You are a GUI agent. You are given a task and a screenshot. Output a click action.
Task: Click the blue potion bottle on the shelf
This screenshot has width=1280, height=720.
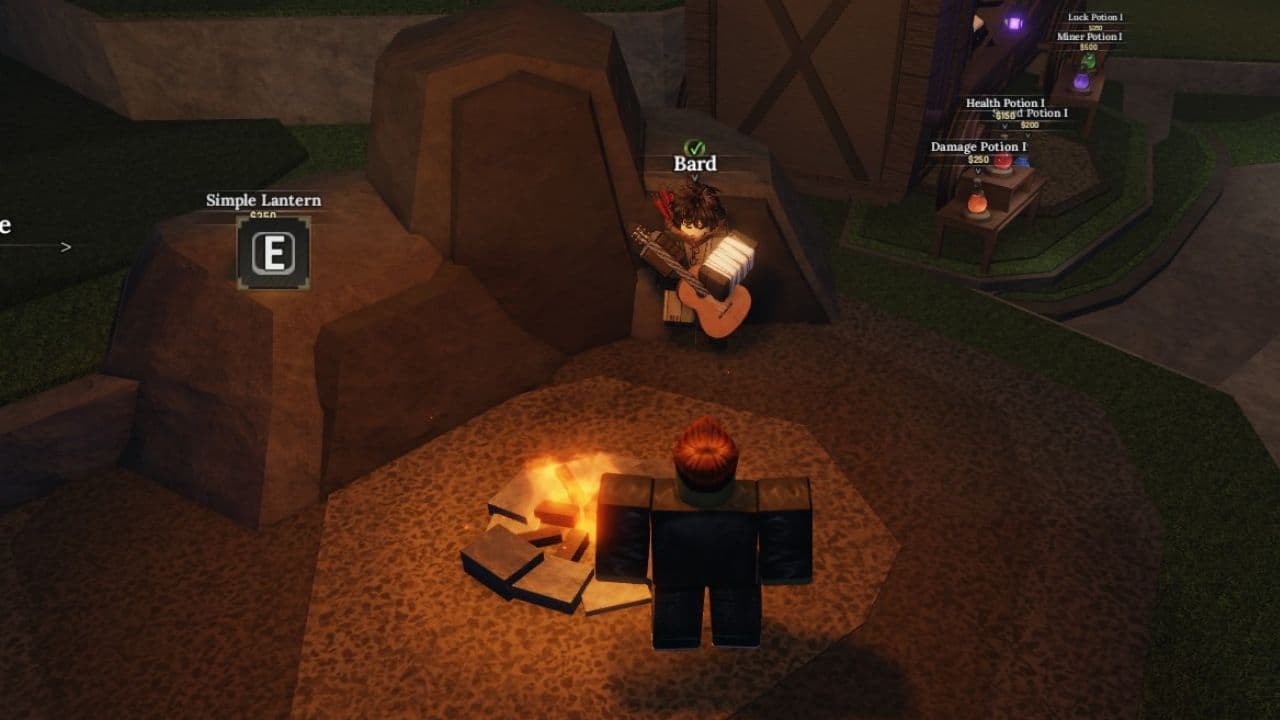1024,159
